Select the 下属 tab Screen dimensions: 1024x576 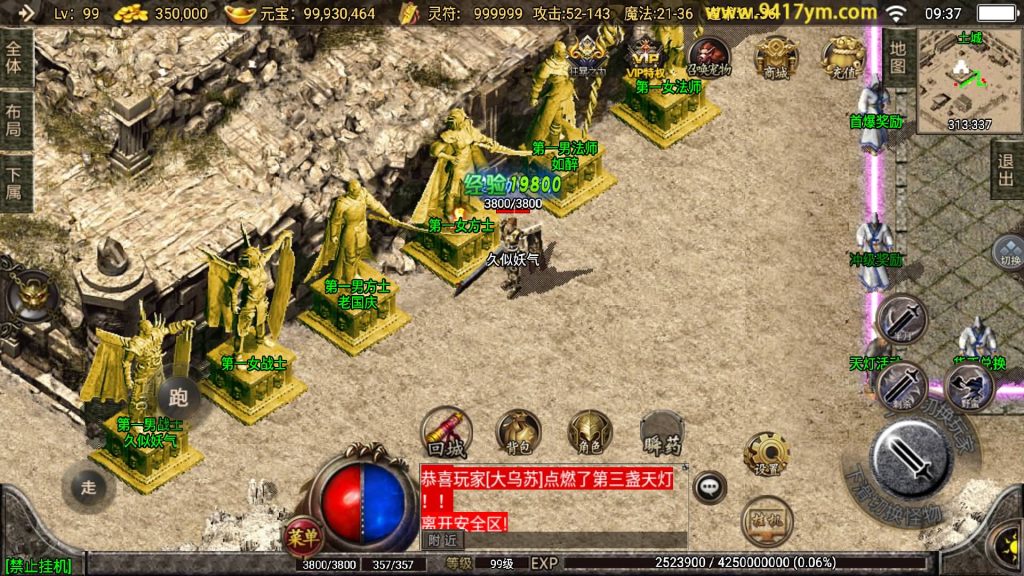point(14,182)
